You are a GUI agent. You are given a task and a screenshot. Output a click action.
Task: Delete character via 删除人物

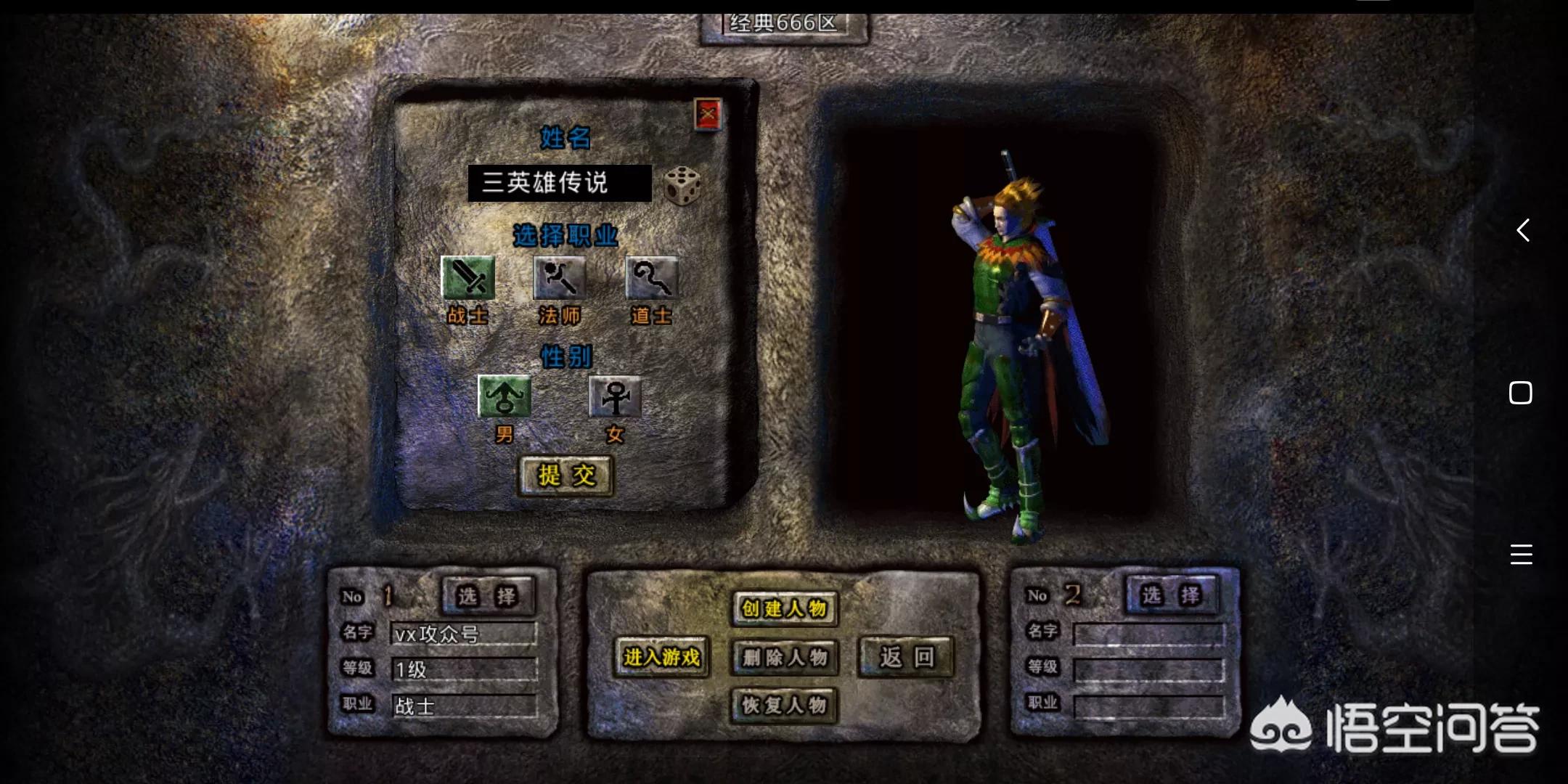coord(784,658)
